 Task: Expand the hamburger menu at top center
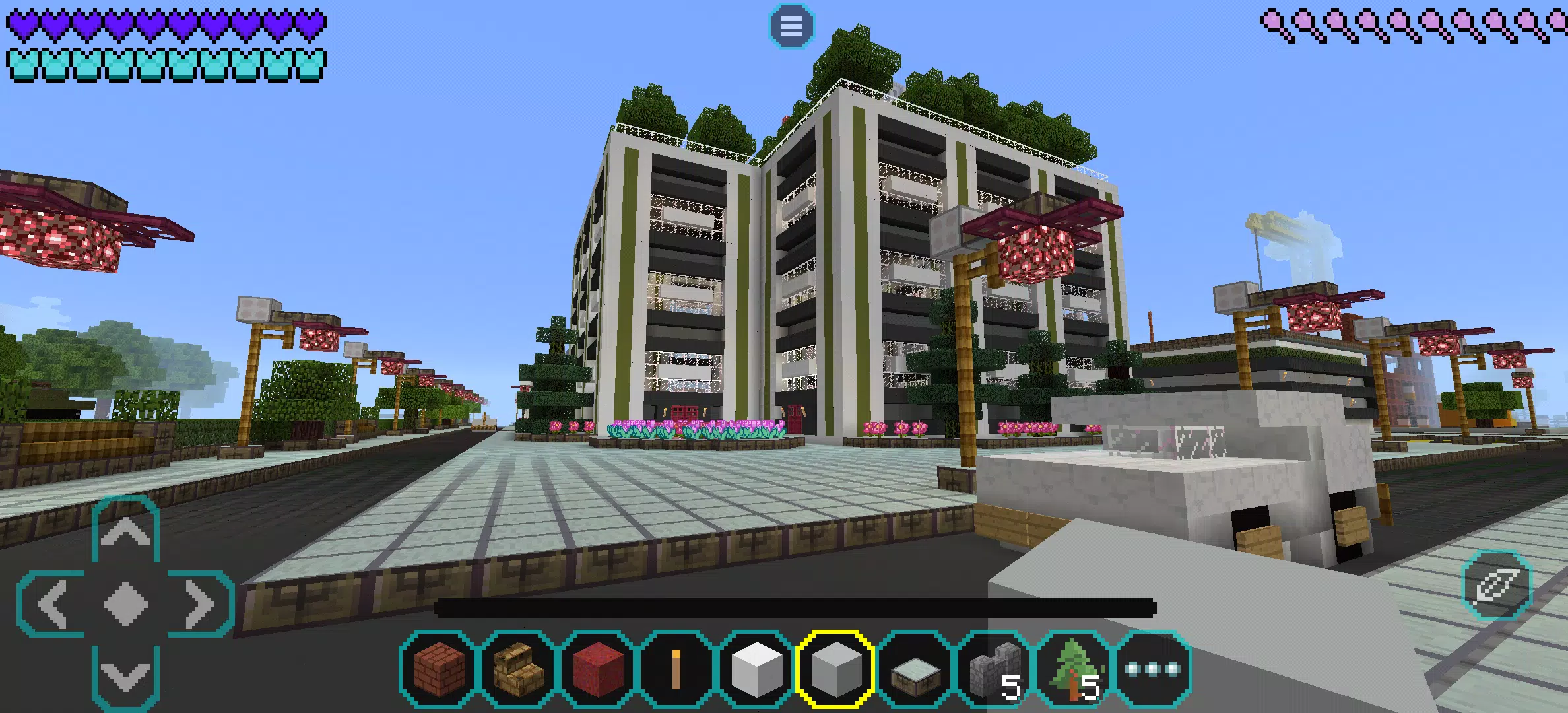[791, 26]
